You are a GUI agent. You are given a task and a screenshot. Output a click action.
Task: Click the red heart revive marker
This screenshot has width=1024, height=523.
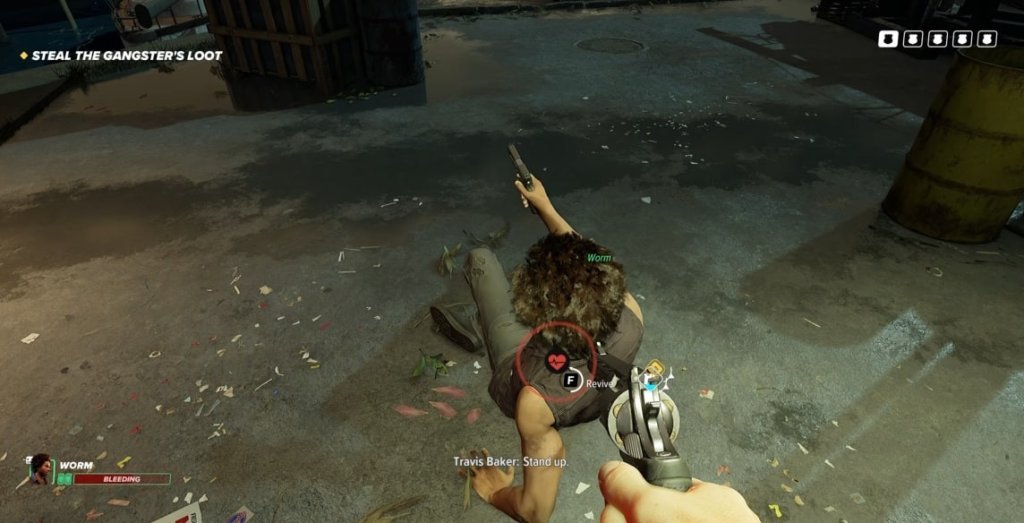(x=557, y=362)
